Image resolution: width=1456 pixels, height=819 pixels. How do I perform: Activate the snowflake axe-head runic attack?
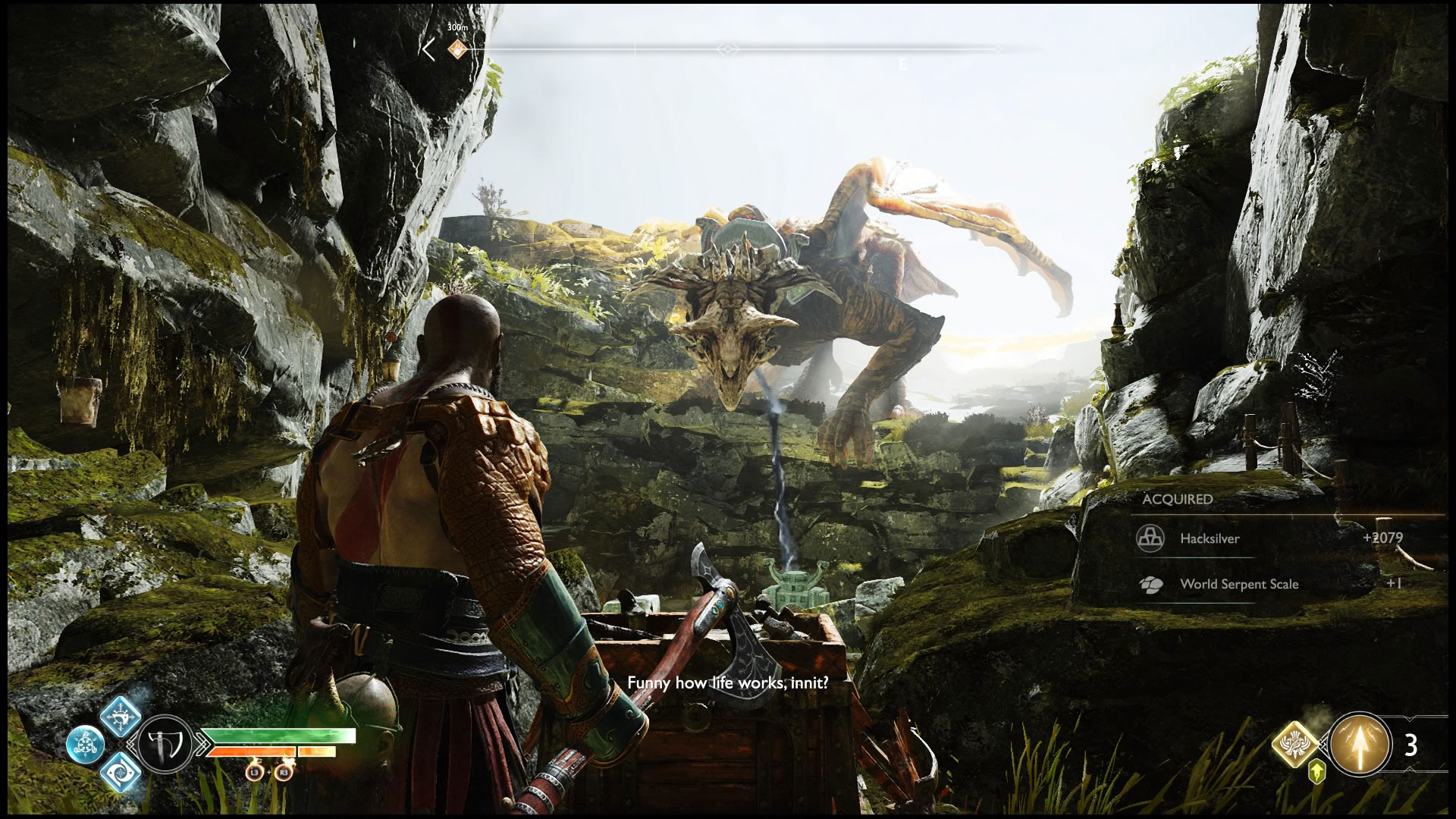(x=121, y=715)
